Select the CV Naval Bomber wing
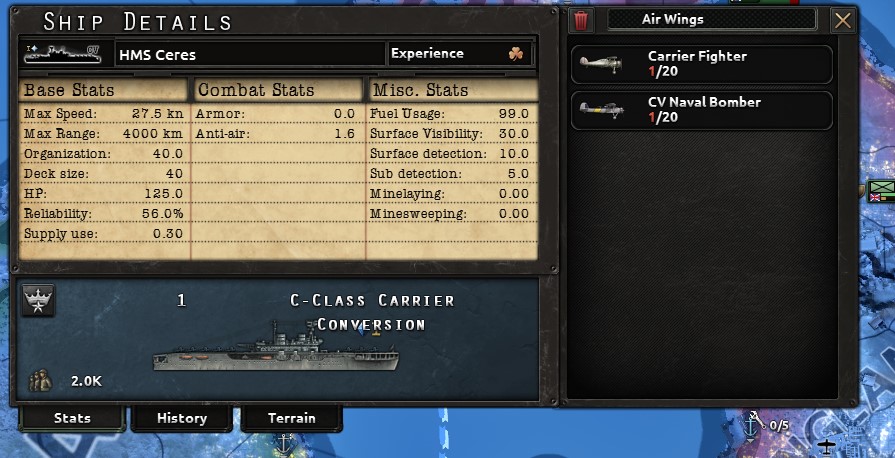The image size is (895, 458). click(x=701, y=110)
